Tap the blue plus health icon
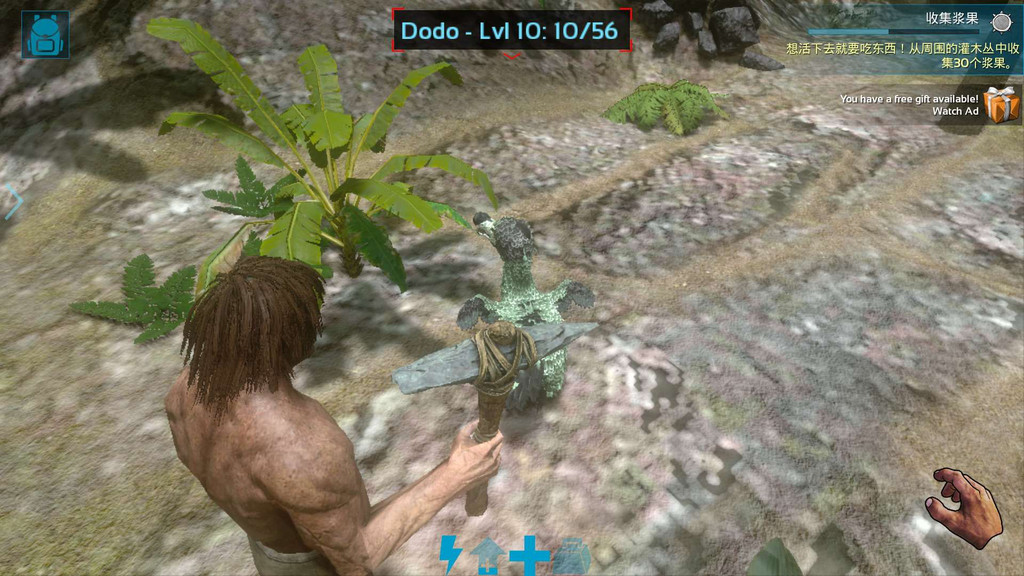The height and width of the screenshot is (576, 1024). coord(528,554)
